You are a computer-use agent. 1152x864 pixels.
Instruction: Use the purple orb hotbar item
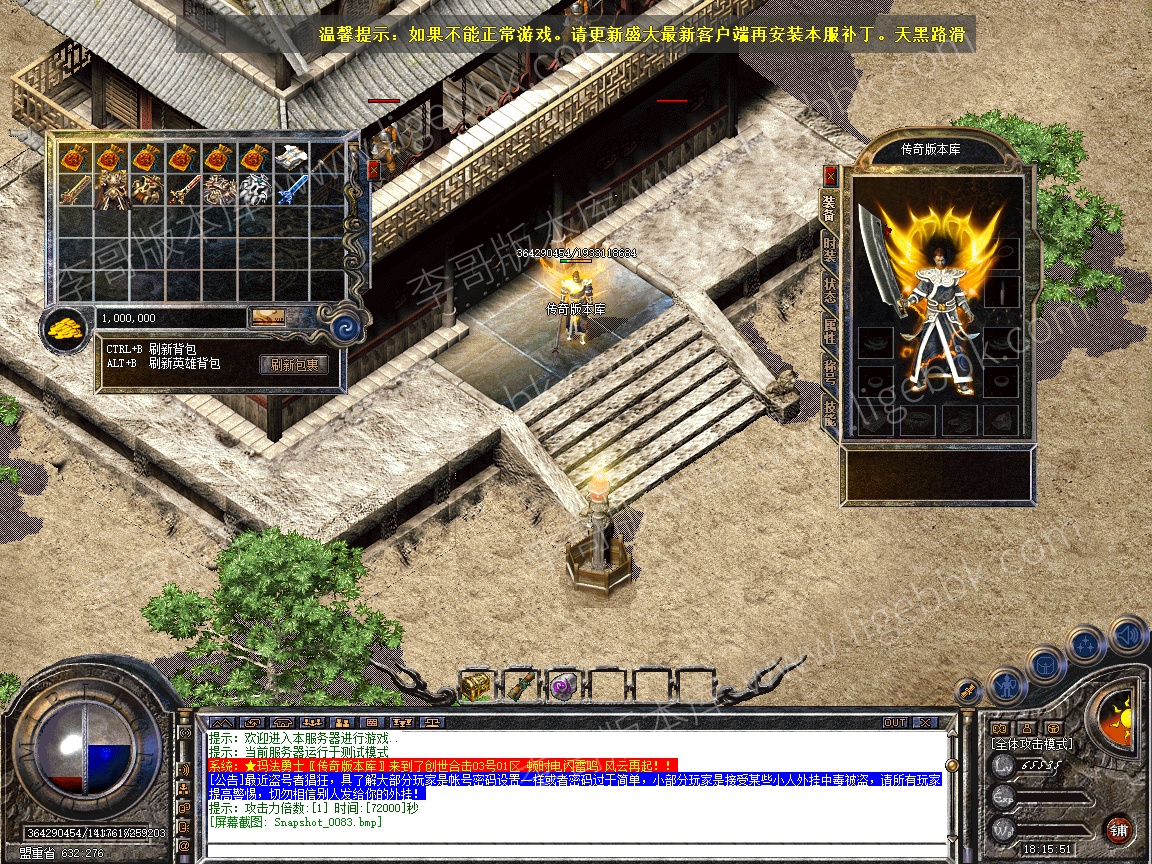pos(562,686)
